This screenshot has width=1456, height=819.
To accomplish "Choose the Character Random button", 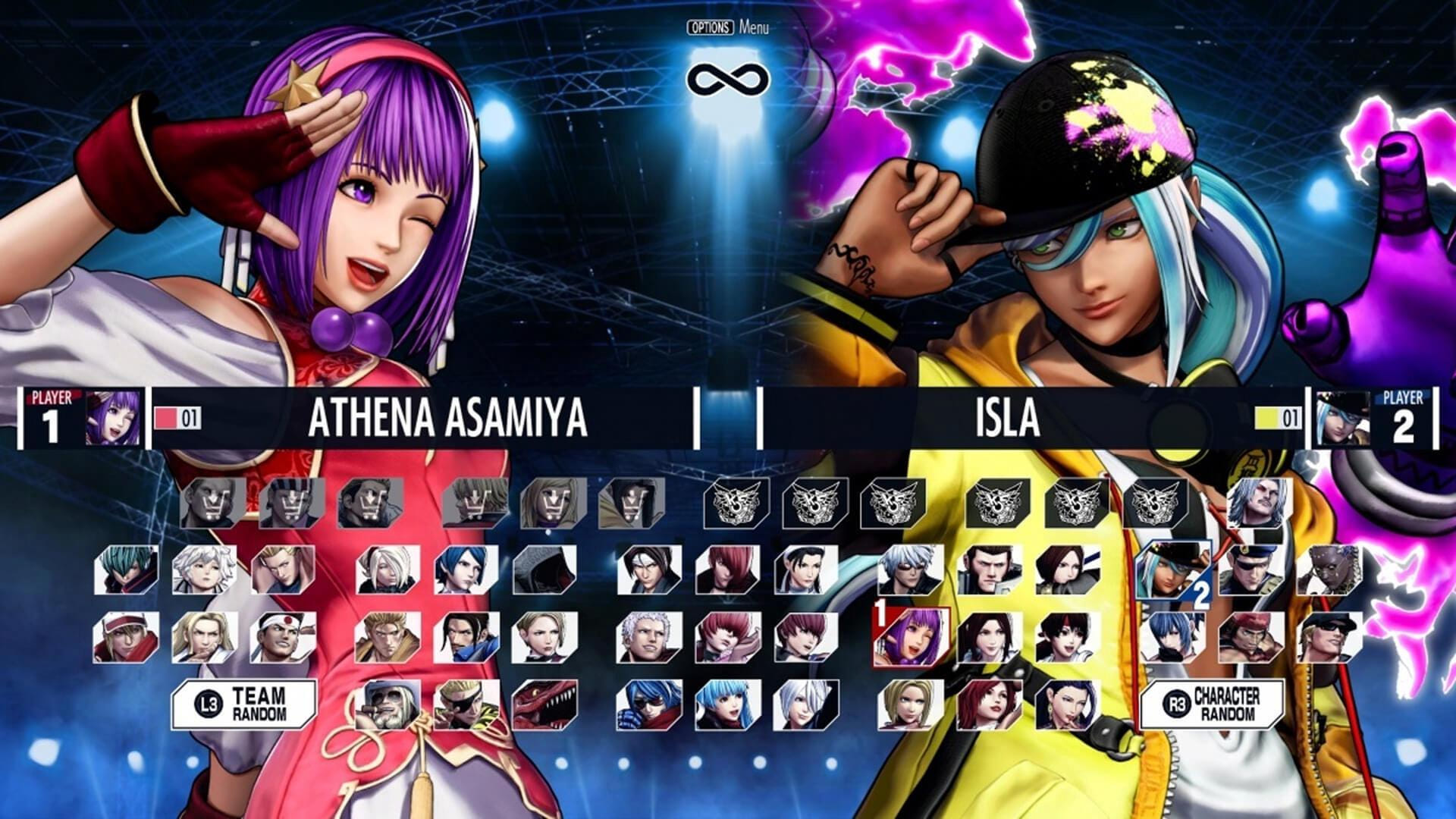I will 1212,704.
